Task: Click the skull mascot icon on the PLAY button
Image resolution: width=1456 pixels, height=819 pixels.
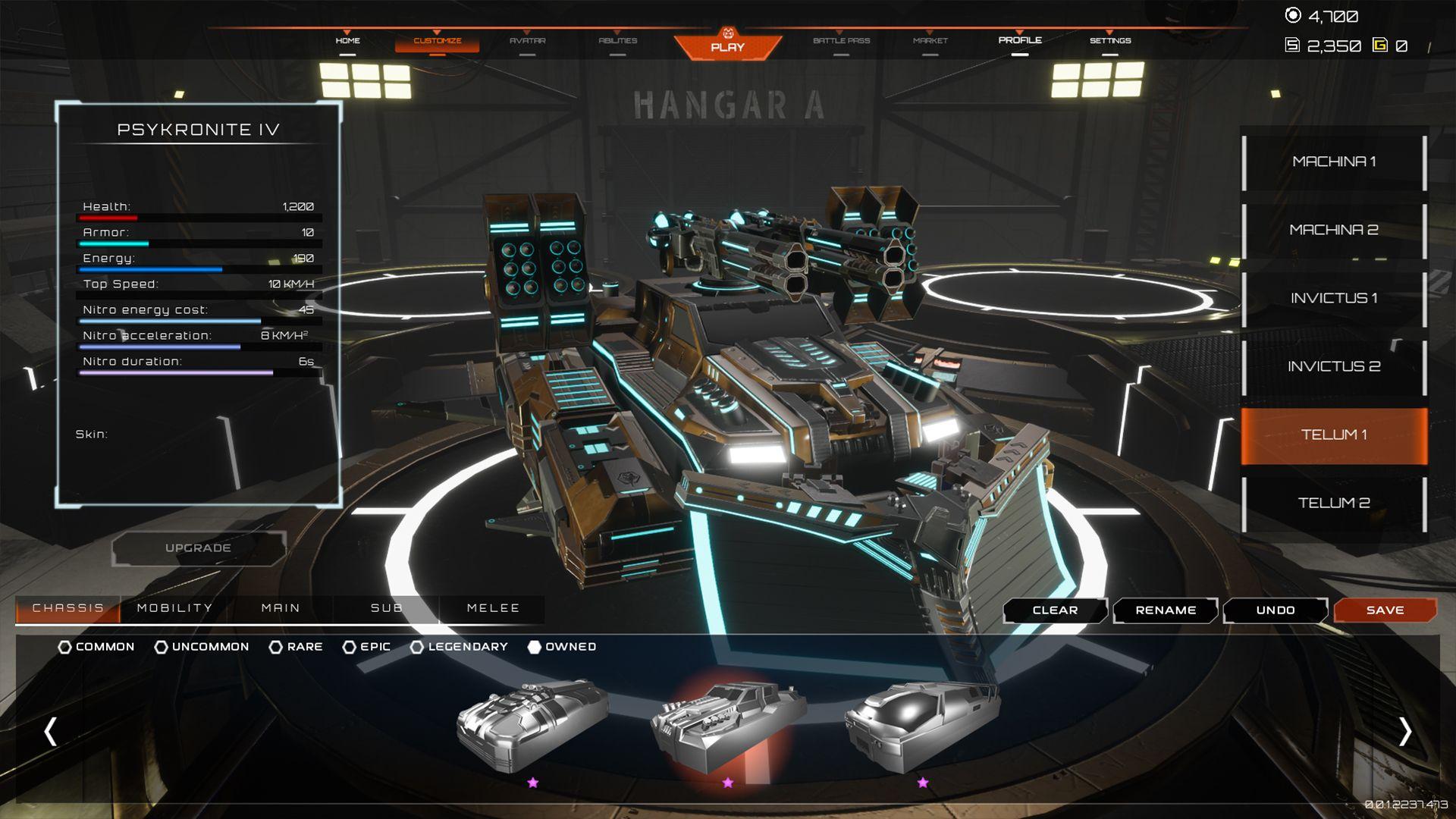Action: pyautogui.click(x=727, y=34)
